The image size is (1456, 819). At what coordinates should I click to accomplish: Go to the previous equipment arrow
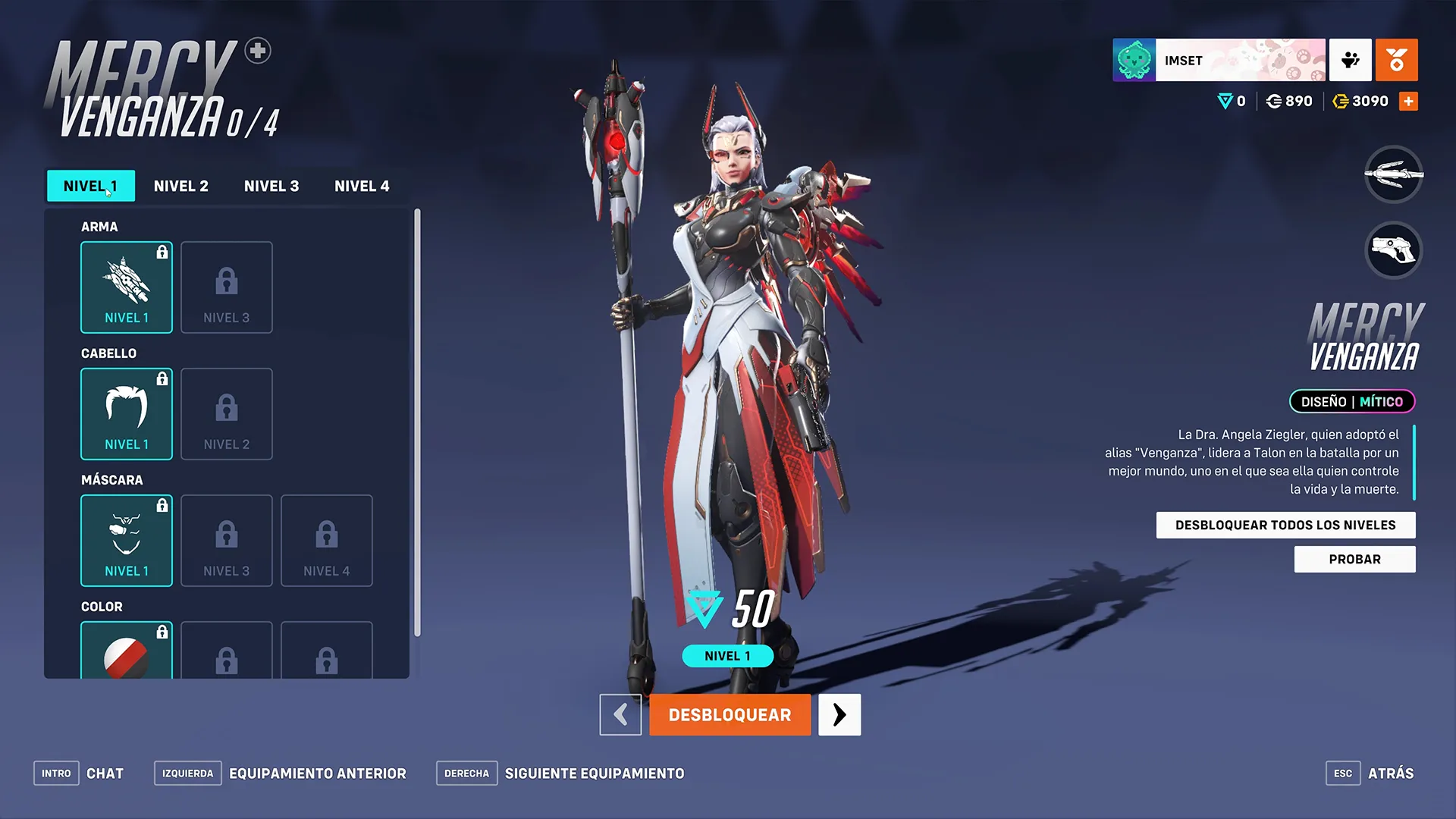click(620, 715)
